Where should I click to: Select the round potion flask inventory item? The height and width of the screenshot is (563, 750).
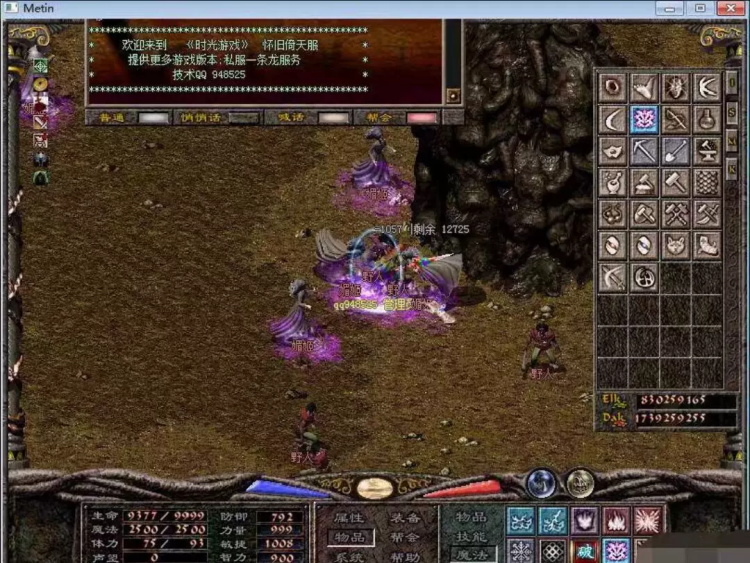click(x=707, y=119)
